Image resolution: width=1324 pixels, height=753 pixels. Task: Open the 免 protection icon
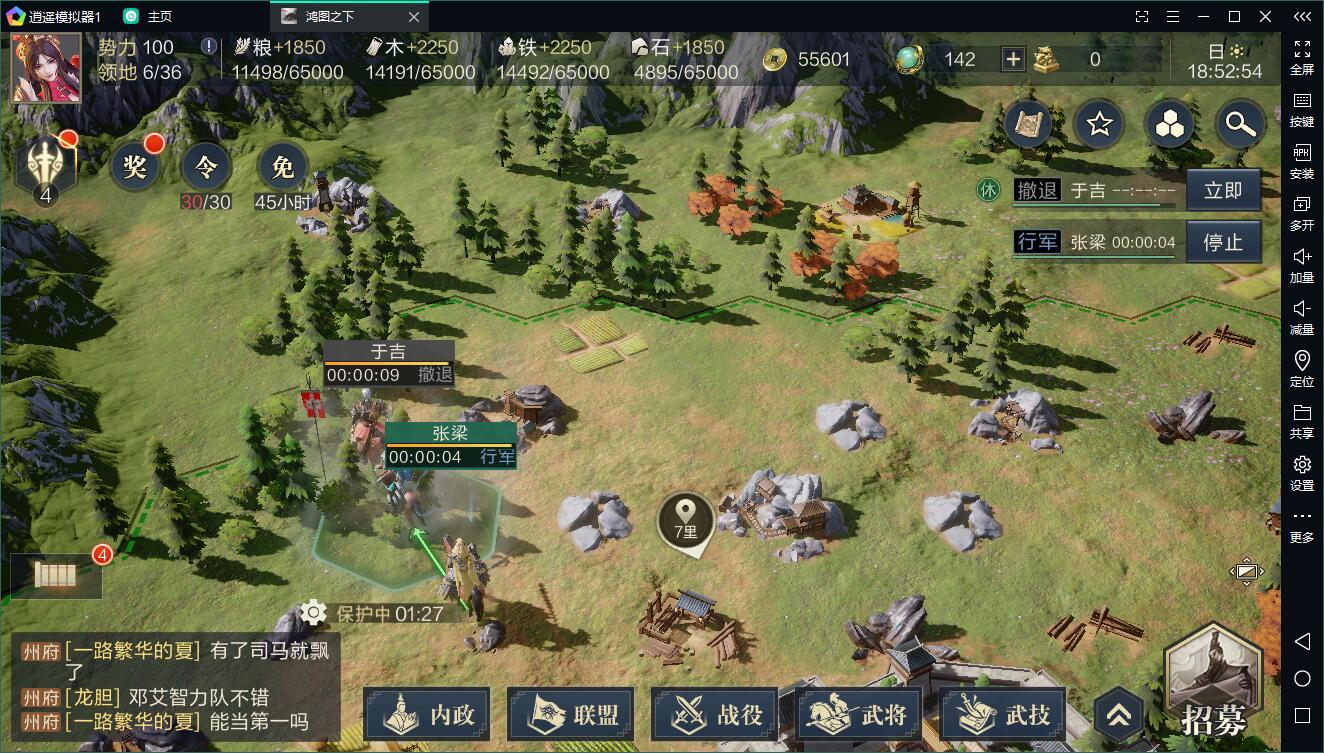(x=283, y=167)
